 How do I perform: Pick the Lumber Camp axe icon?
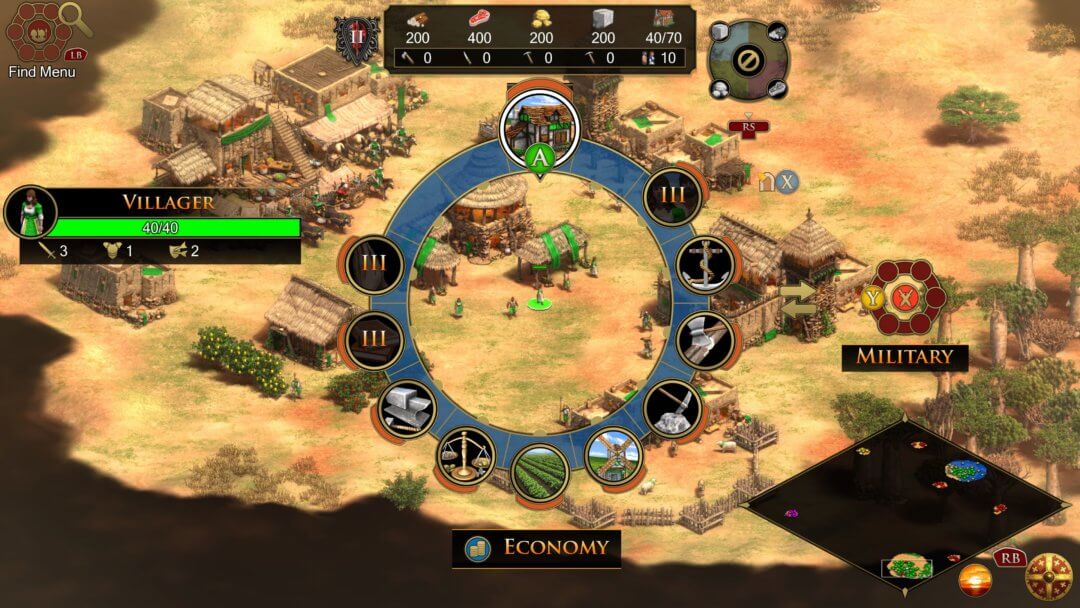(x=705, y=340)
